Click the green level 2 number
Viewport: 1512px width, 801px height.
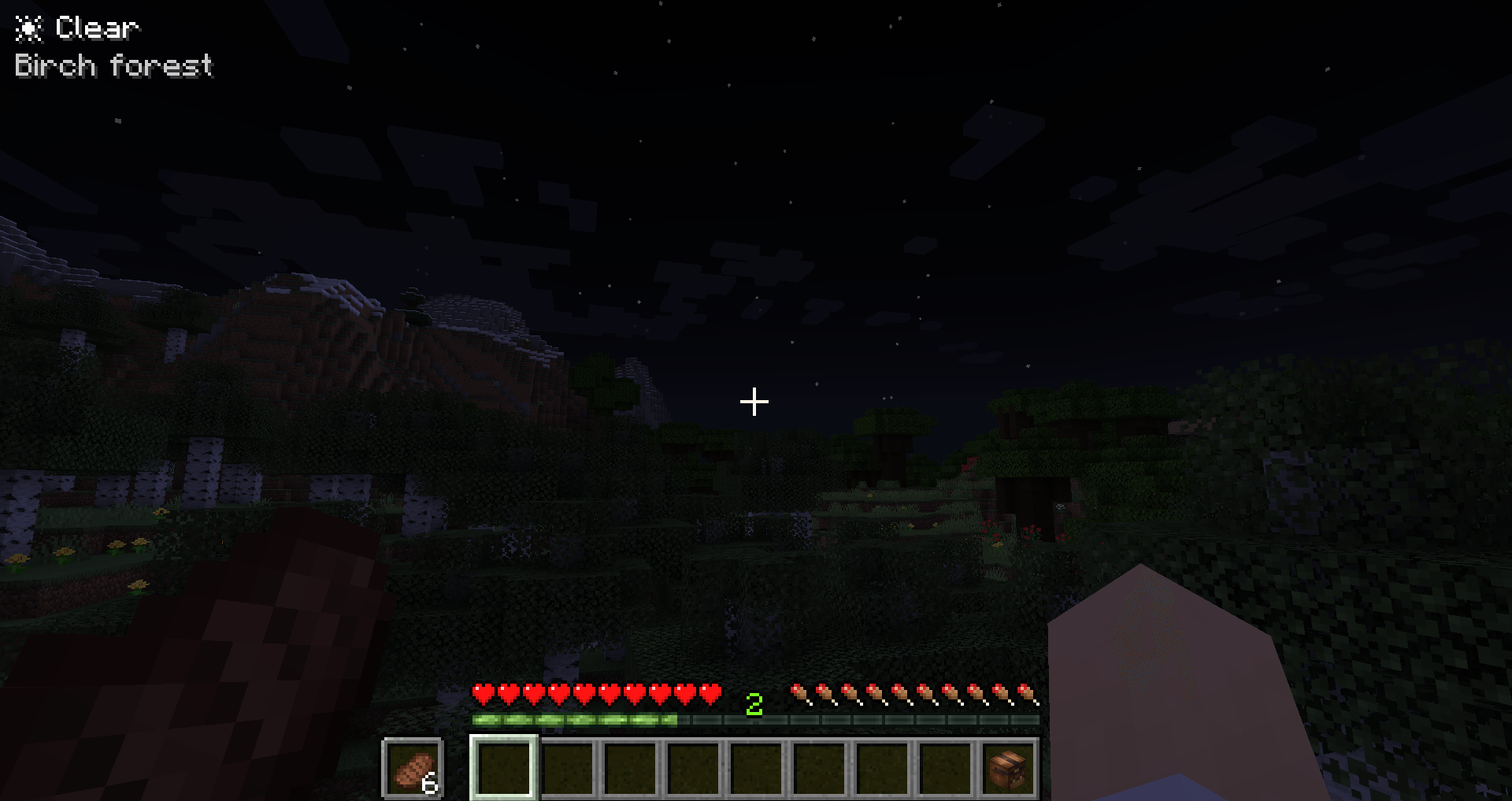pos(754,703)
